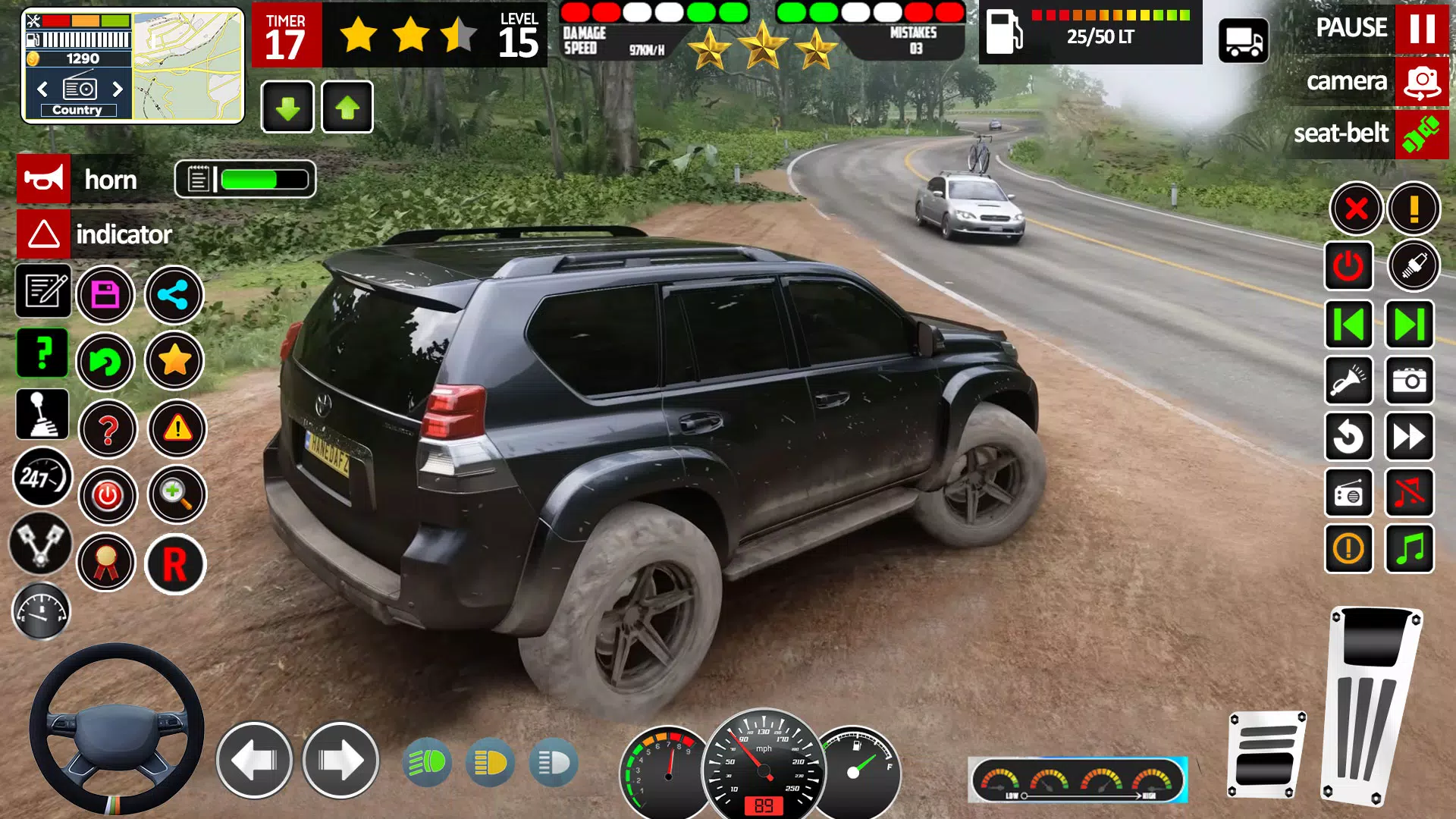Open the truck vehicle icon
This screenshot has width=1456, height=819.
click(x=1244, y=41)
